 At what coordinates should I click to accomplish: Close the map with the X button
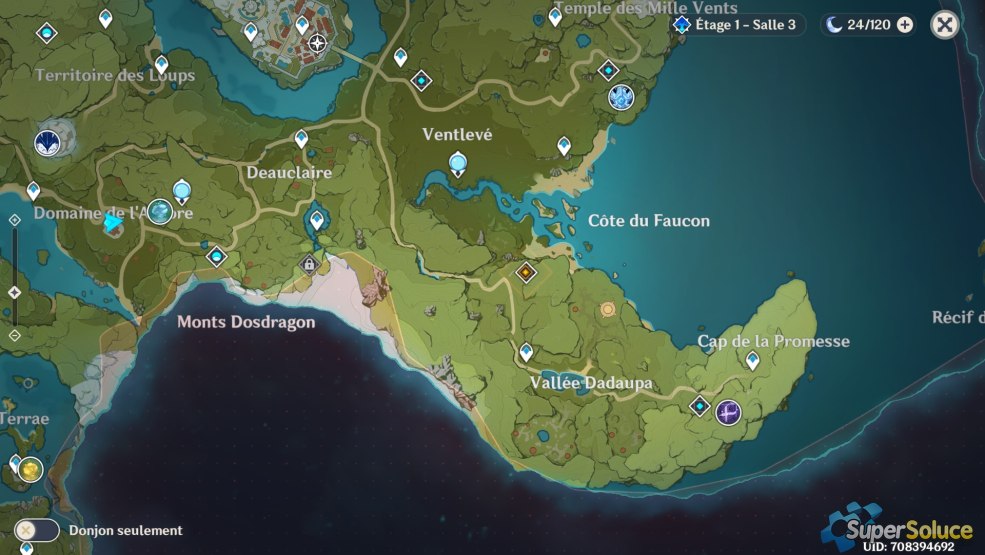(944, 25)
